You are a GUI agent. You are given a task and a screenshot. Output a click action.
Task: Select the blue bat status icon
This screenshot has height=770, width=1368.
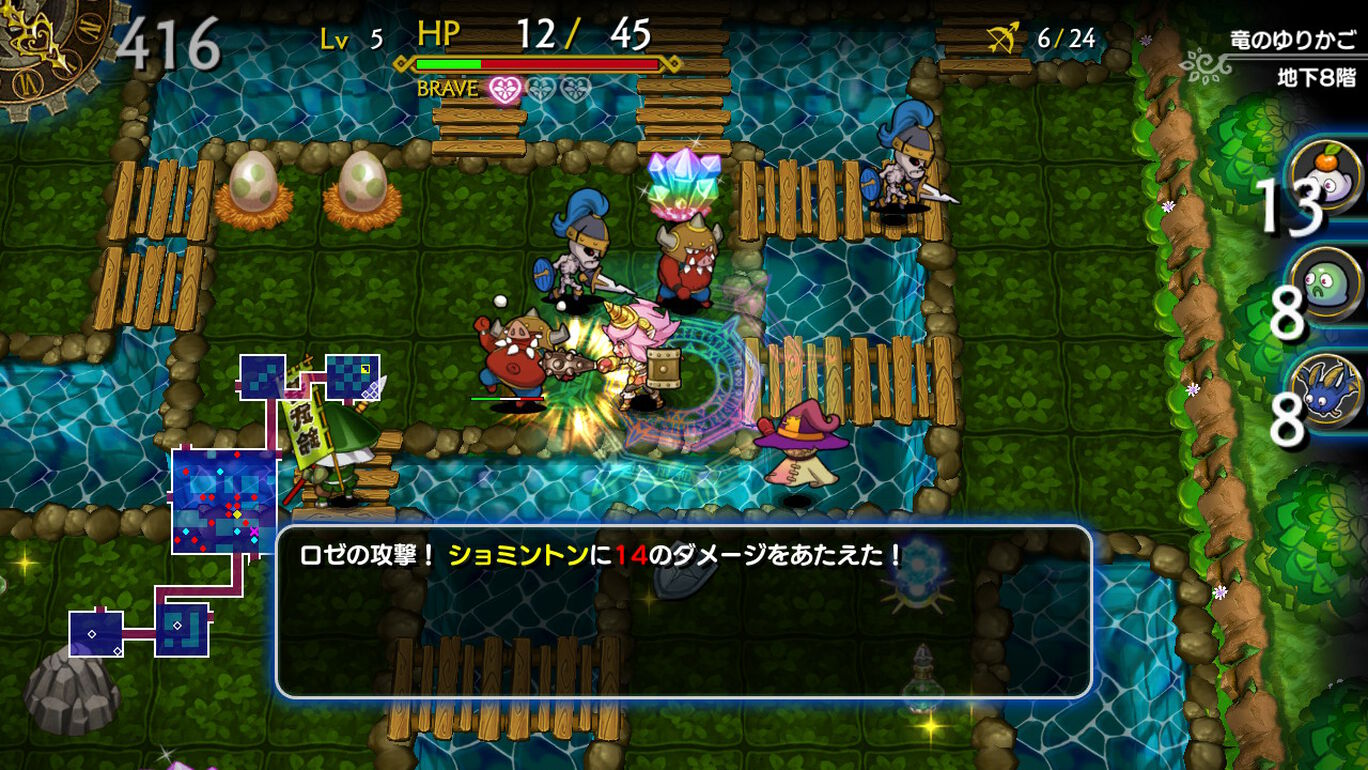1327,390
